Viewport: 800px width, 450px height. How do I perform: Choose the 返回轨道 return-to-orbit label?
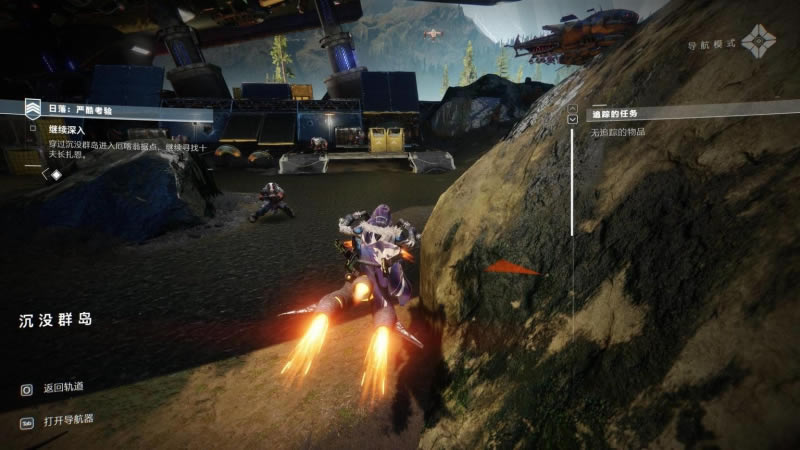(x=64, y=387)
